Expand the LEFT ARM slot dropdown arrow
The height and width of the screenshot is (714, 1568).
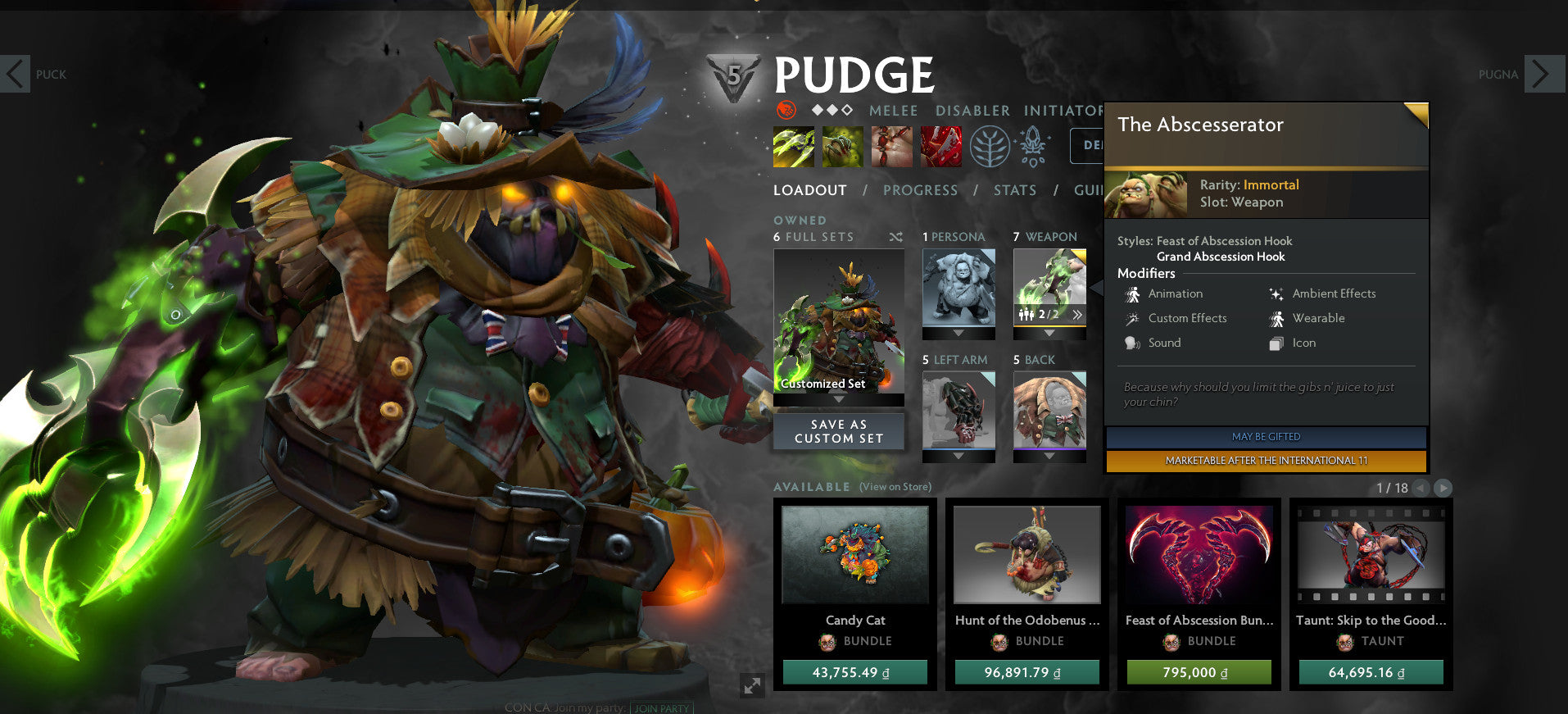(x=958, y=455)
